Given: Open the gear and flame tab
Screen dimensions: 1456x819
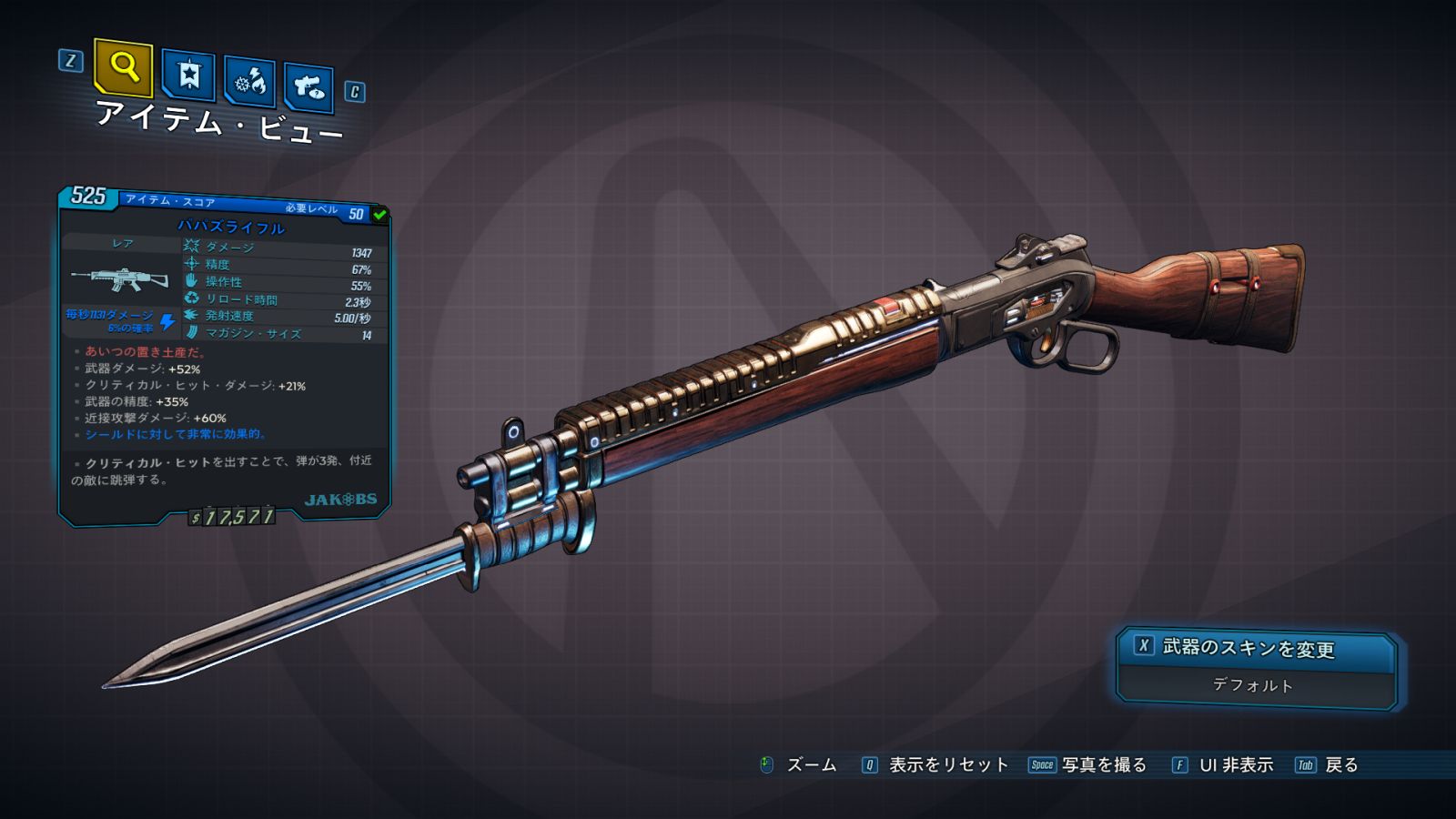Looking at the screenshot, I should click(x=250, y=82).
